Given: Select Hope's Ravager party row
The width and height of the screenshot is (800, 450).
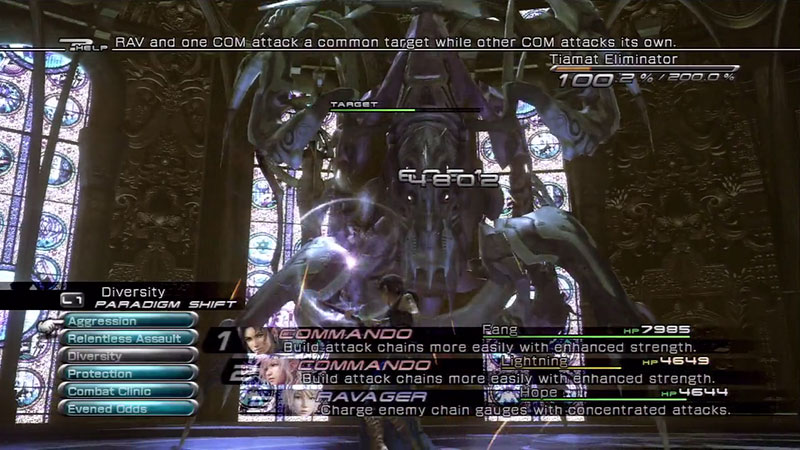Looking at the screenshot, I should [480, 402].
